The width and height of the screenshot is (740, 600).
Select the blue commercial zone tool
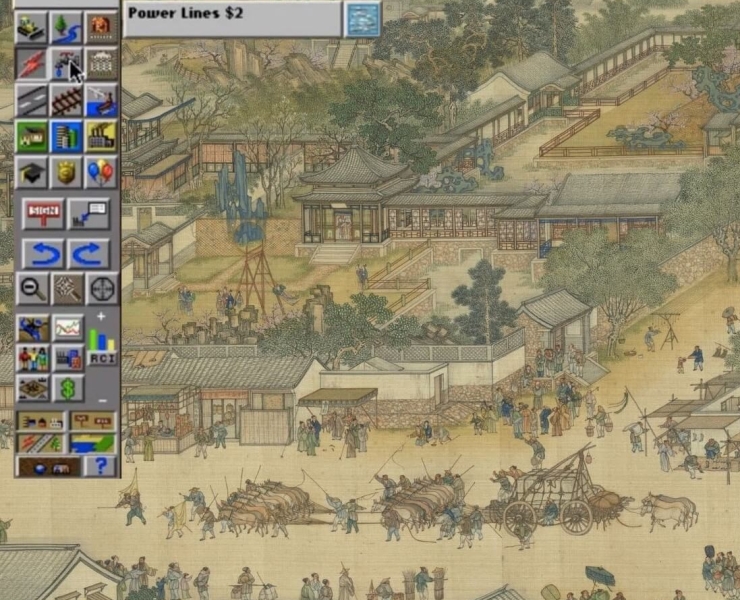(66, 135)
